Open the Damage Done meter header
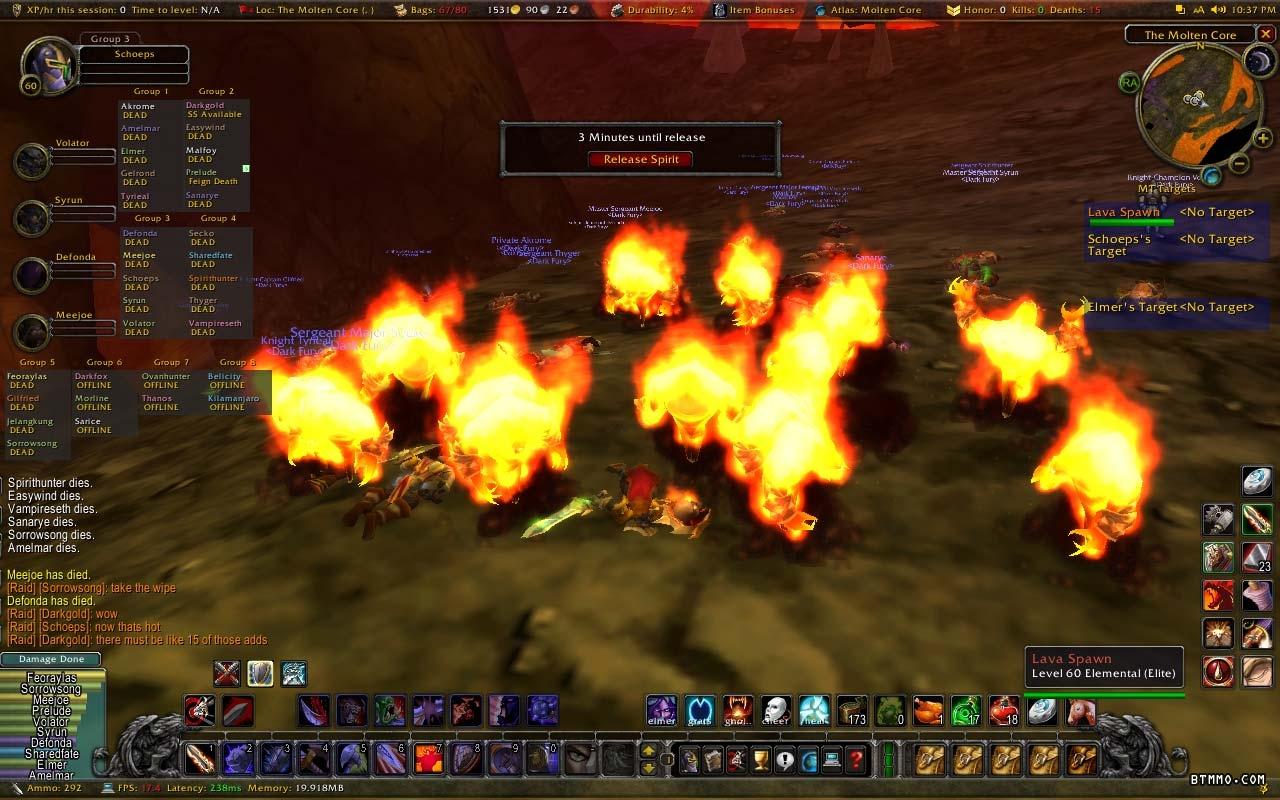 [51, 659]
